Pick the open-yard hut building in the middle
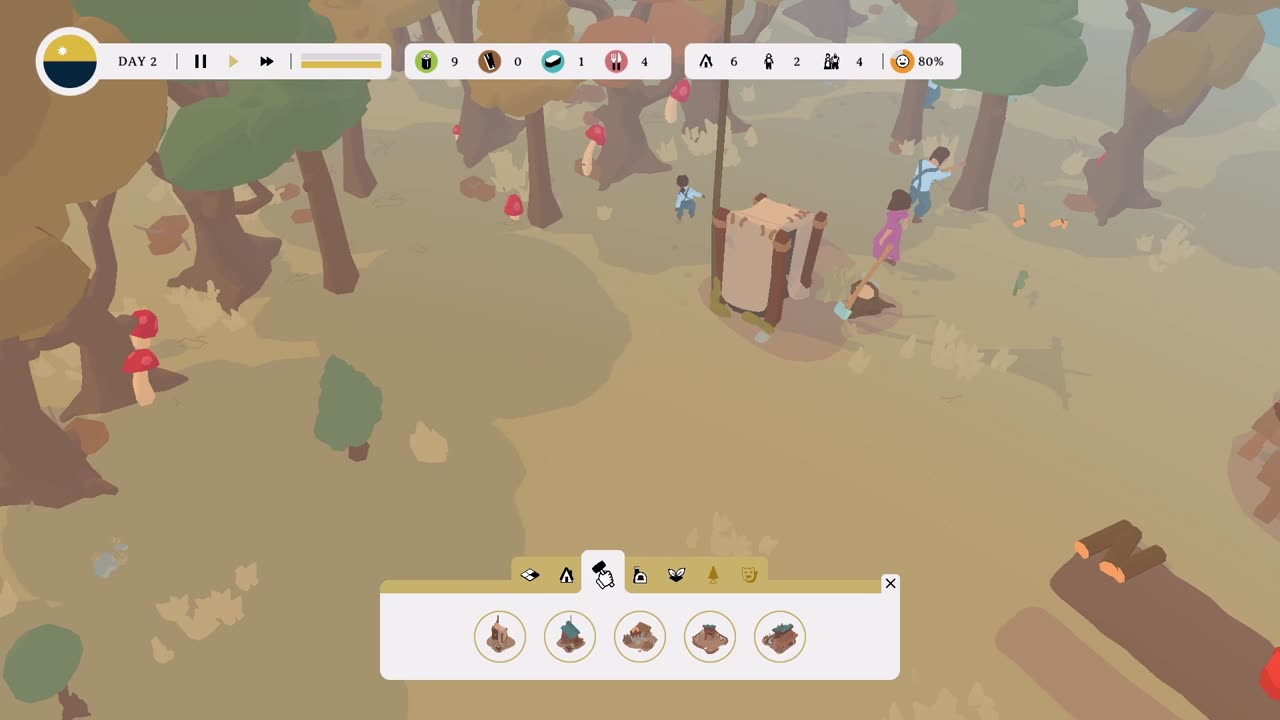Viewport: 1280px width, 720px height. (640, 636)
